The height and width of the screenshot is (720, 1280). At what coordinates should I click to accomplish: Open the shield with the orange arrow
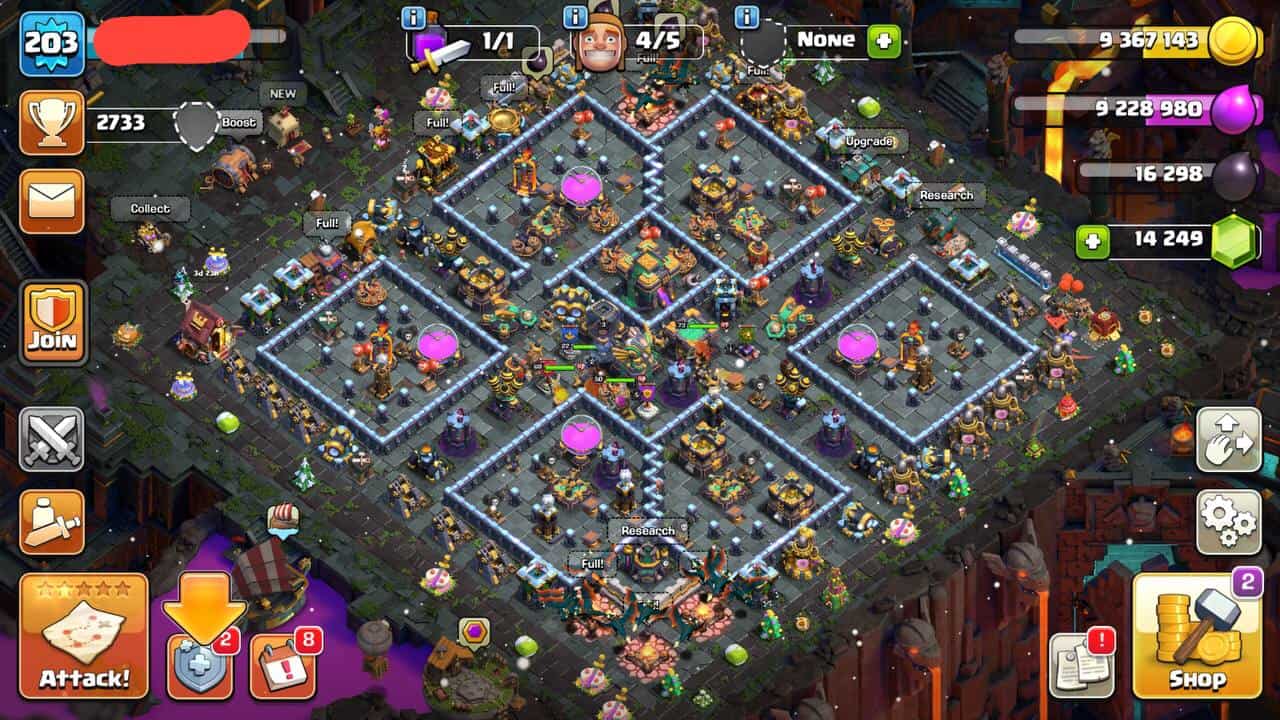(200, 664)
